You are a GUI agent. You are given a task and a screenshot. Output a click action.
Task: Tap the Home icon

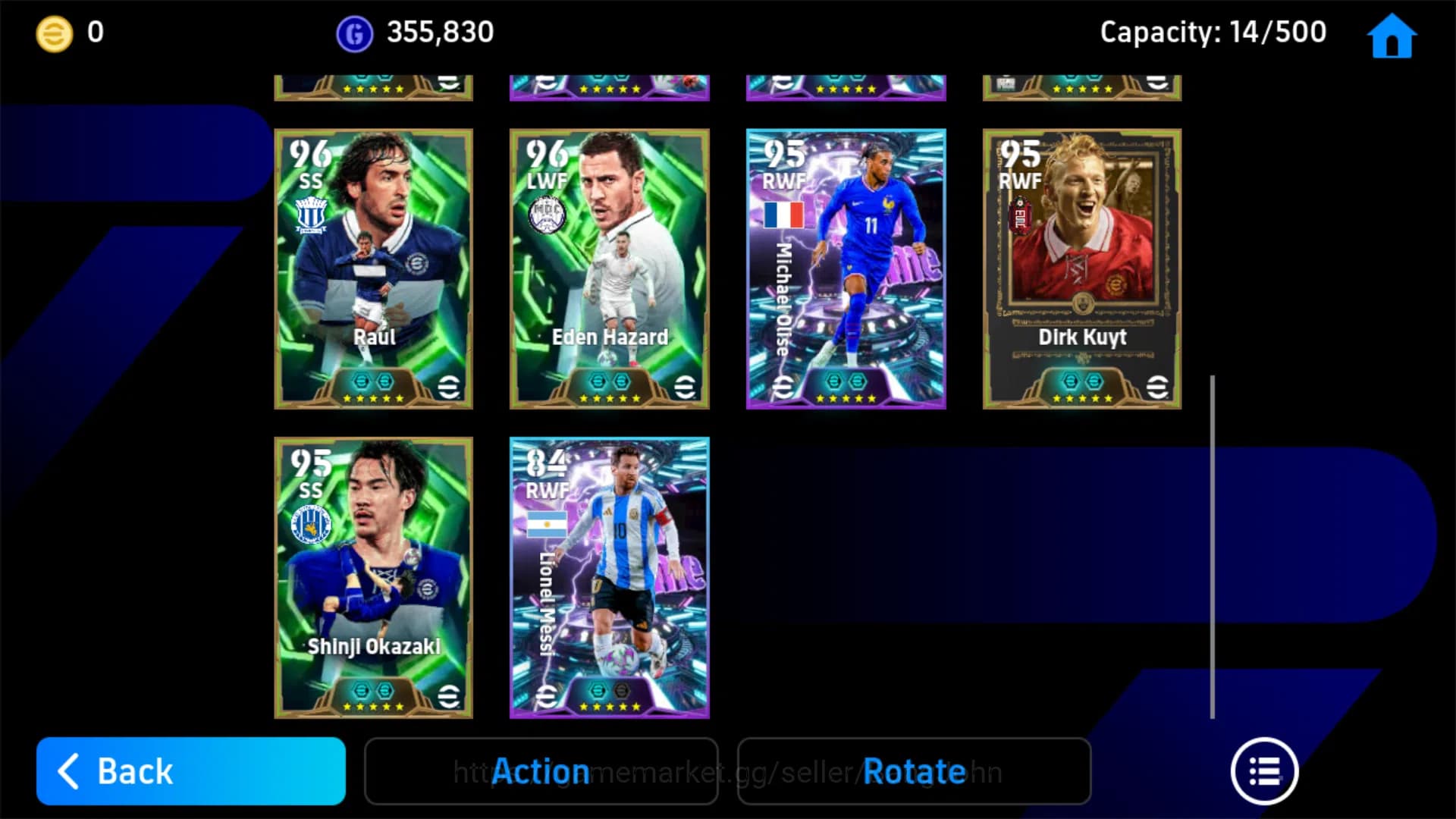click(x=1390, y=34)
